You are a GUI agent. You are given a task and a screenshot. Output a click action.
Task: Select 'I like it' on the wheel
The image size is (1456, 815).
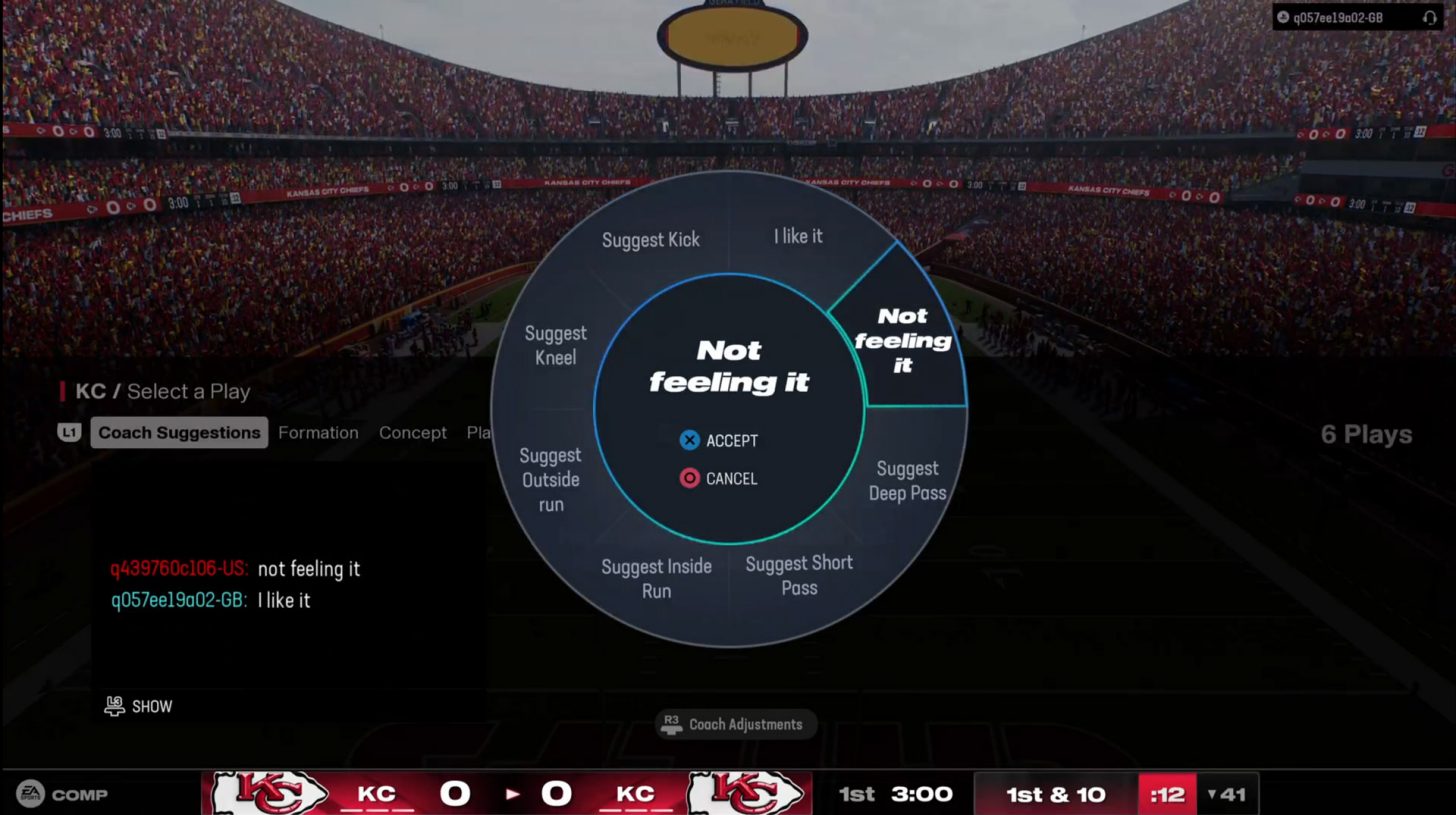(x=797, y=236)
